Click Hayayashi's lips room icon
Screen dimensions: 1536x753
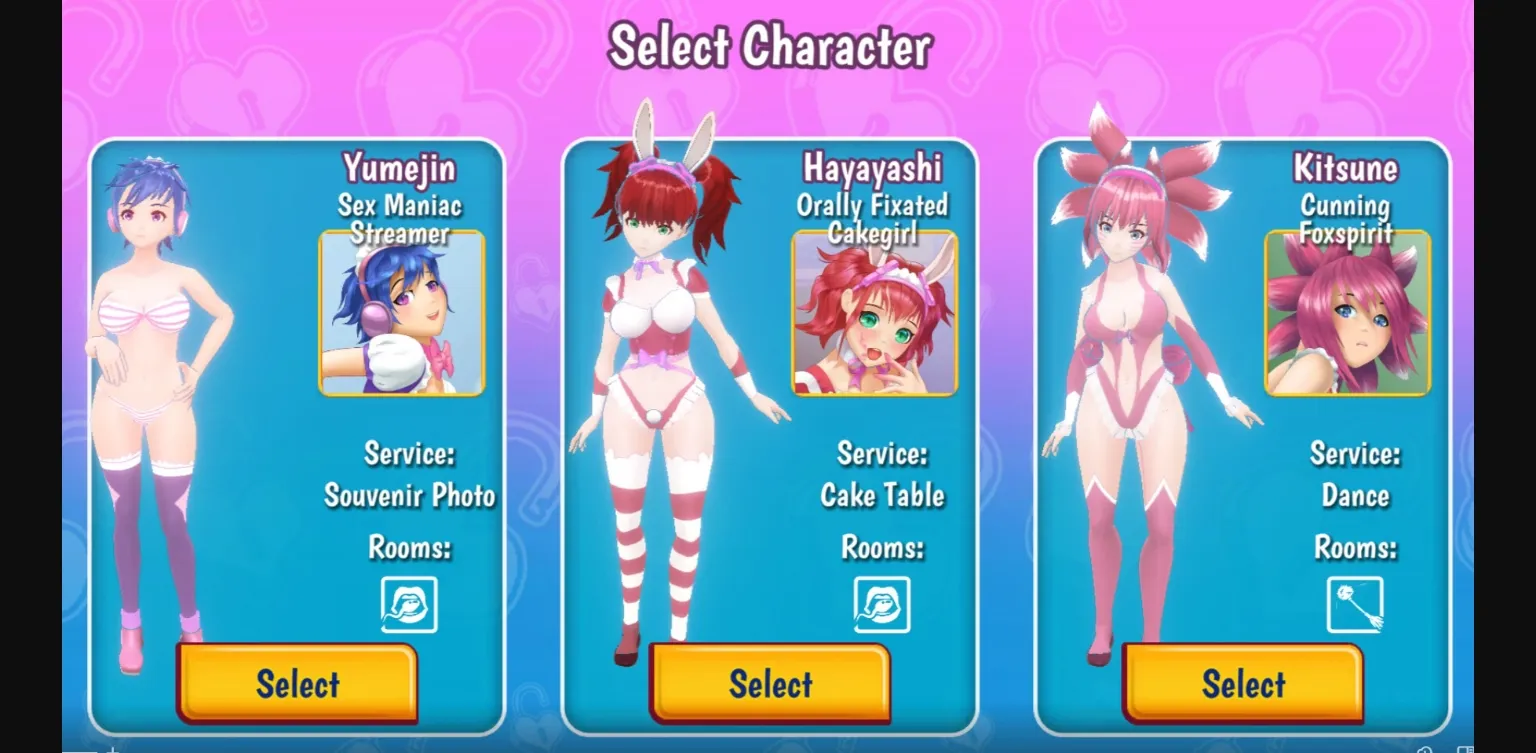[881, 605]
